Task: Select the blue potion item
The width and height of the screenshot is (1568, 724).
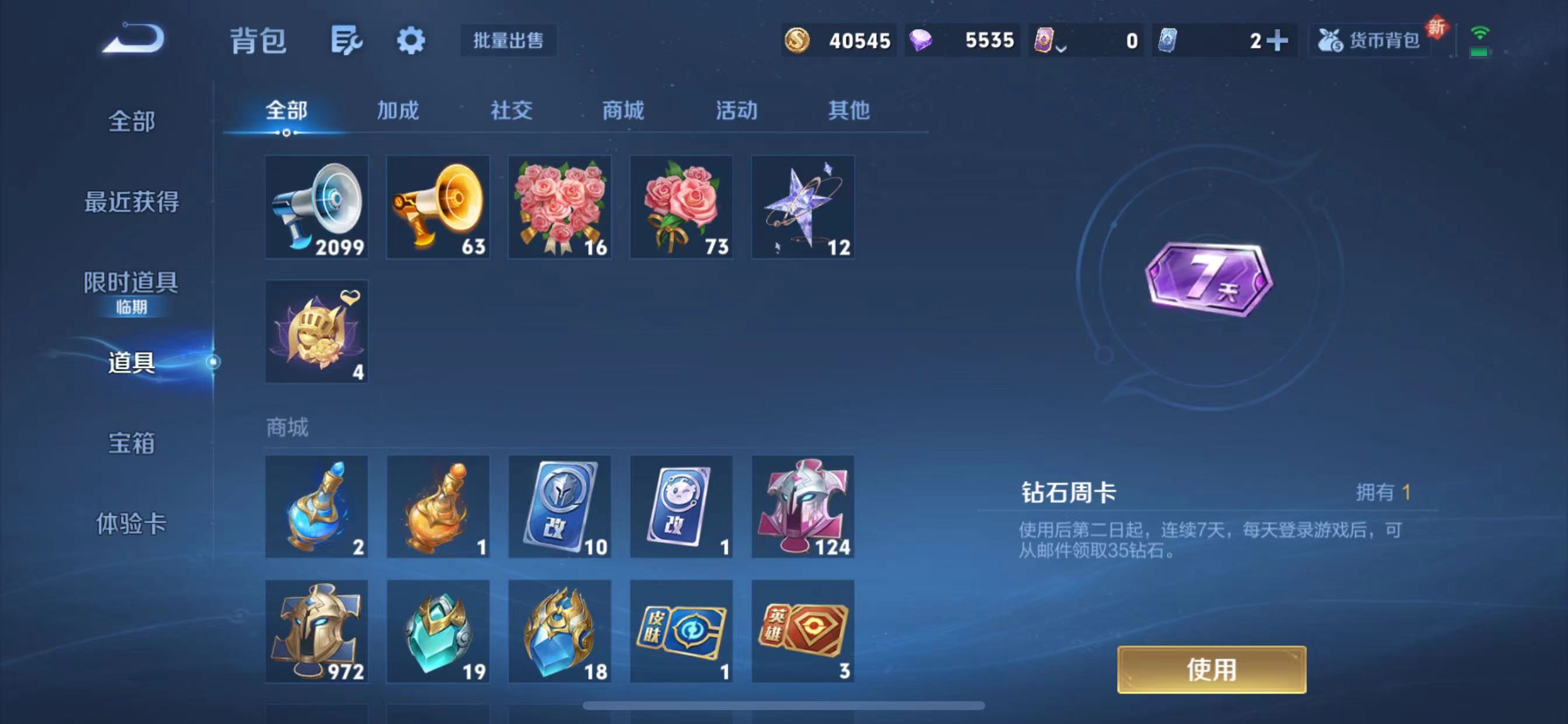Action: (x=316, y=507)
